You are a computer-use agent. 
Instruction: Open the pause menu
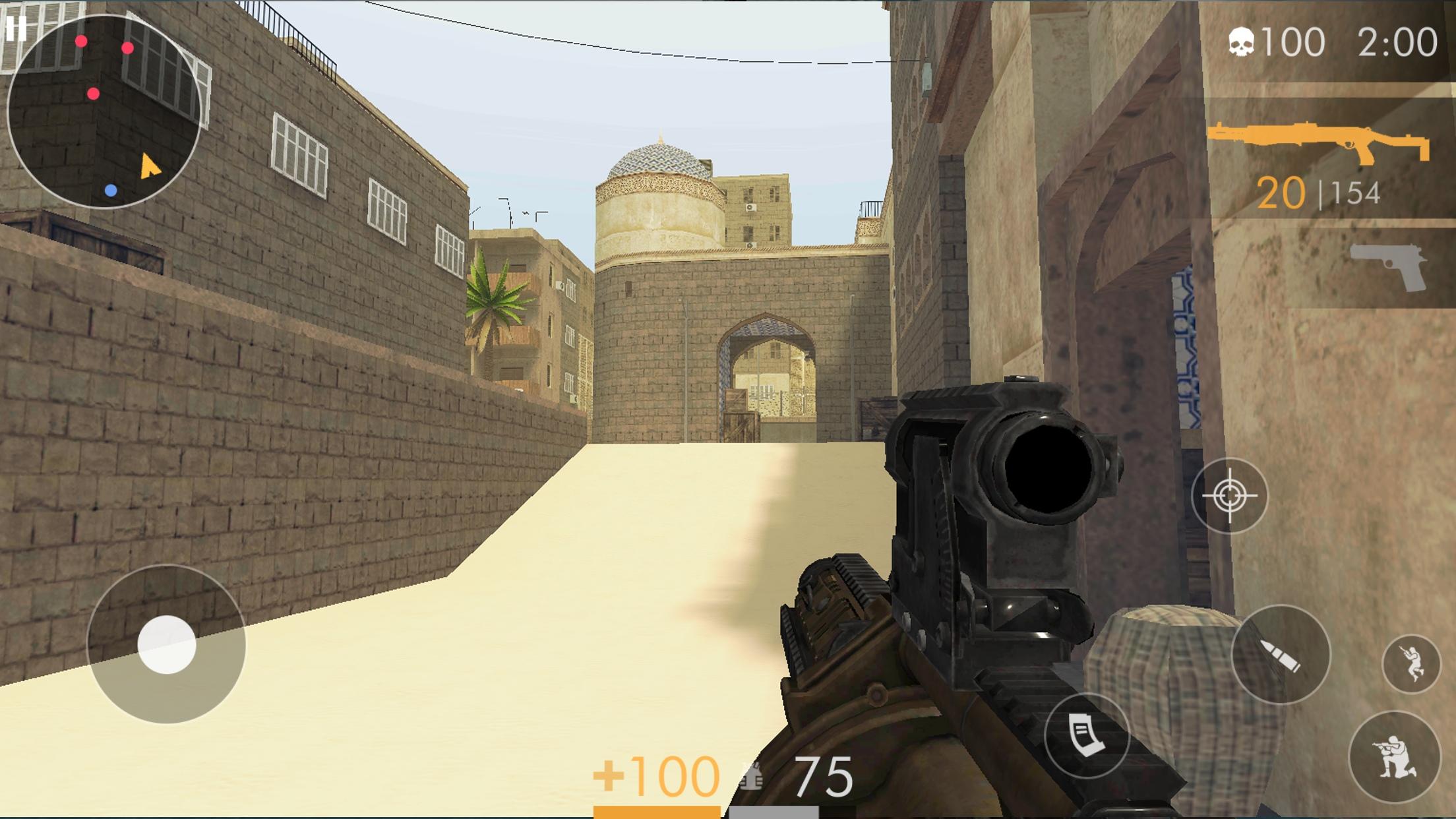17,29
